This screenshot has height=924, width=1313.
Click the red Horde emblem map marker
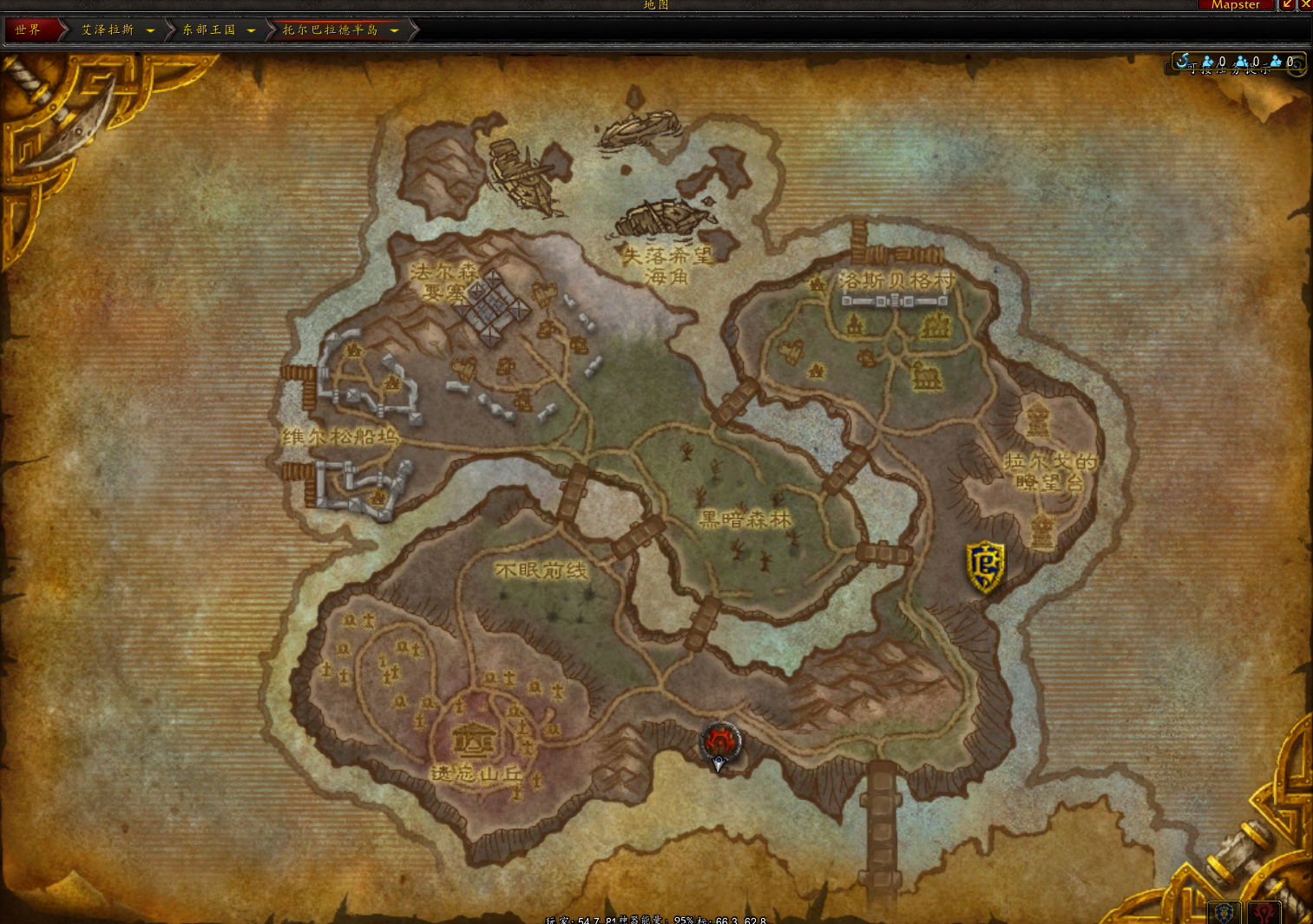point(719,742)
